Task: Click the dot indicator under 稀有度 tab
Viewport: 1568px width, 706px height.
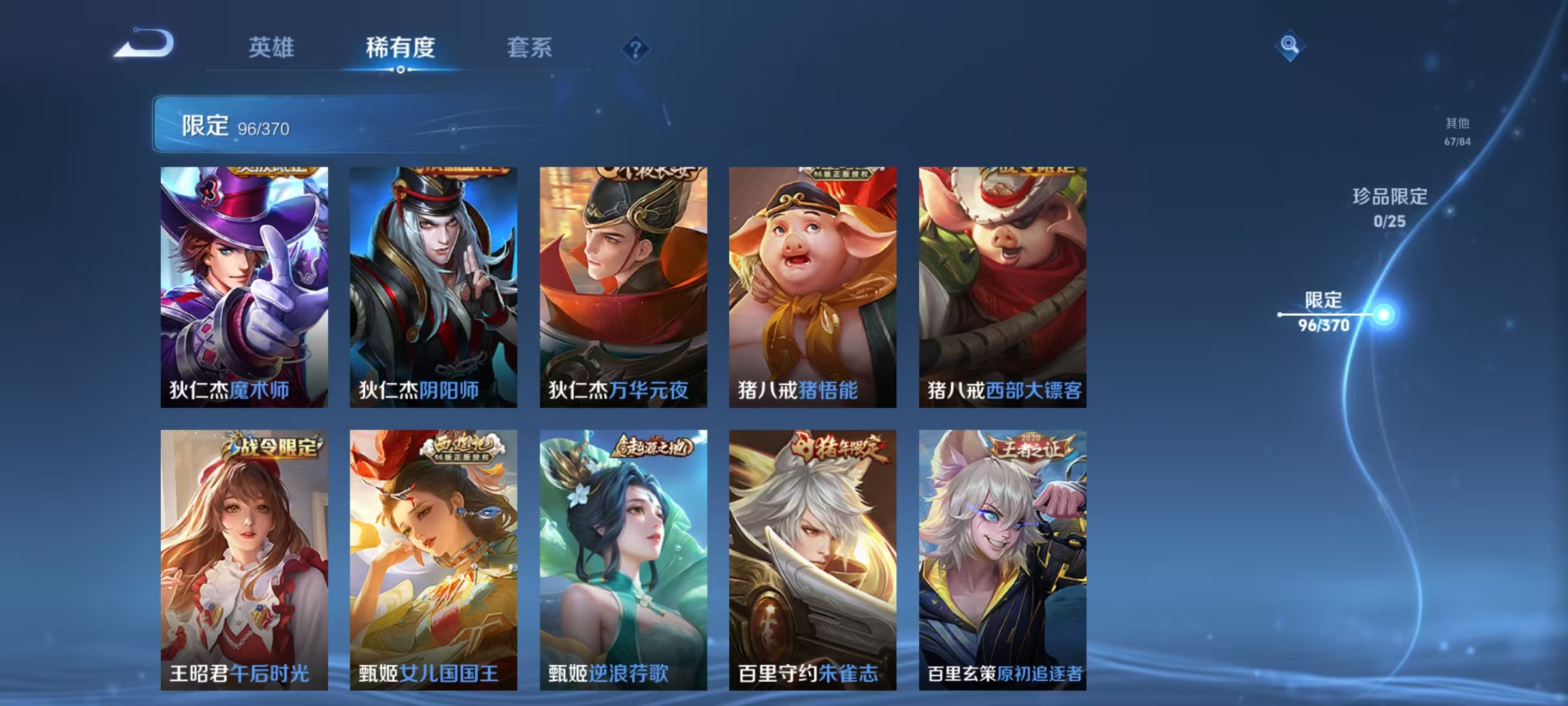Action: coord(400,70)
